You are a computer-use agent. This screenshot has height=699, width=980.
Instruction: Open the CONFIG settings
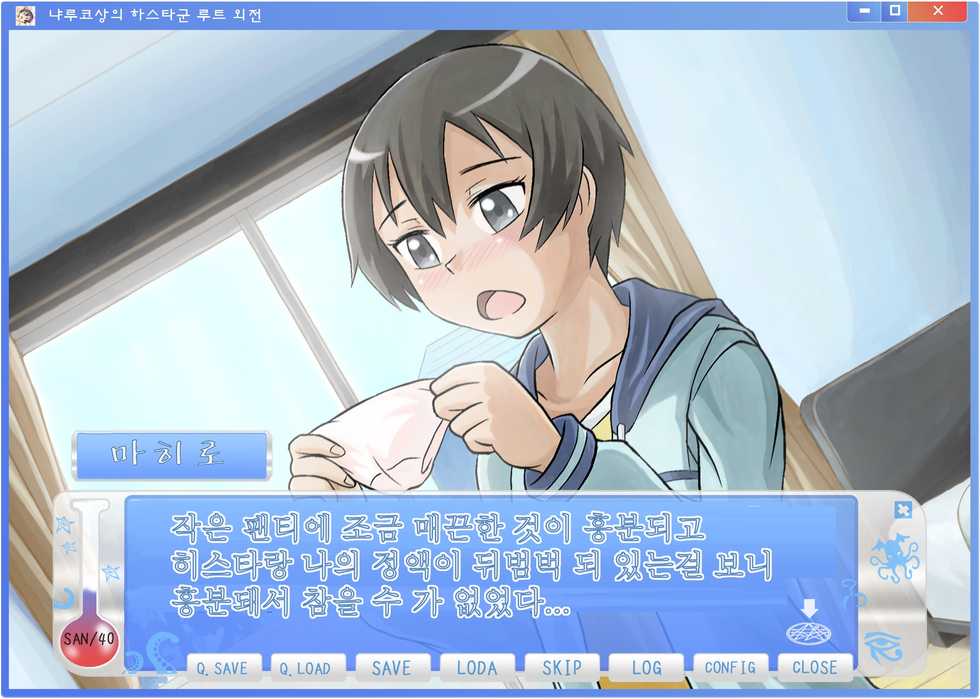click(730, 668)
